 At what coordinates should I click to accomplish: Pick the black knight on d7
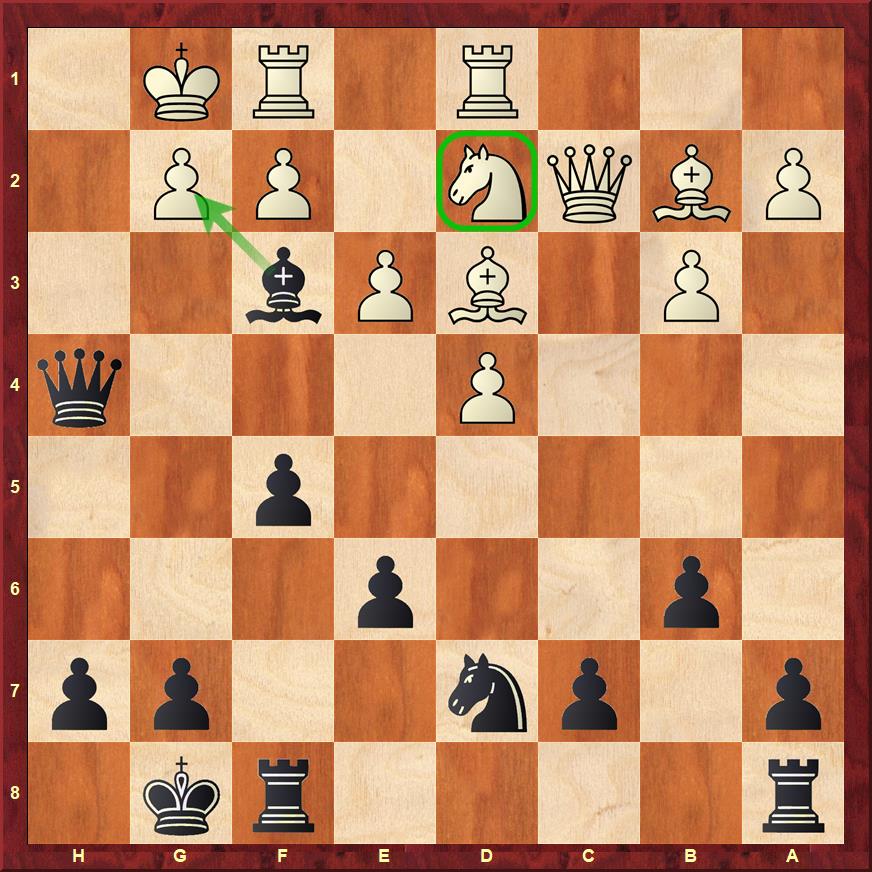487,693
